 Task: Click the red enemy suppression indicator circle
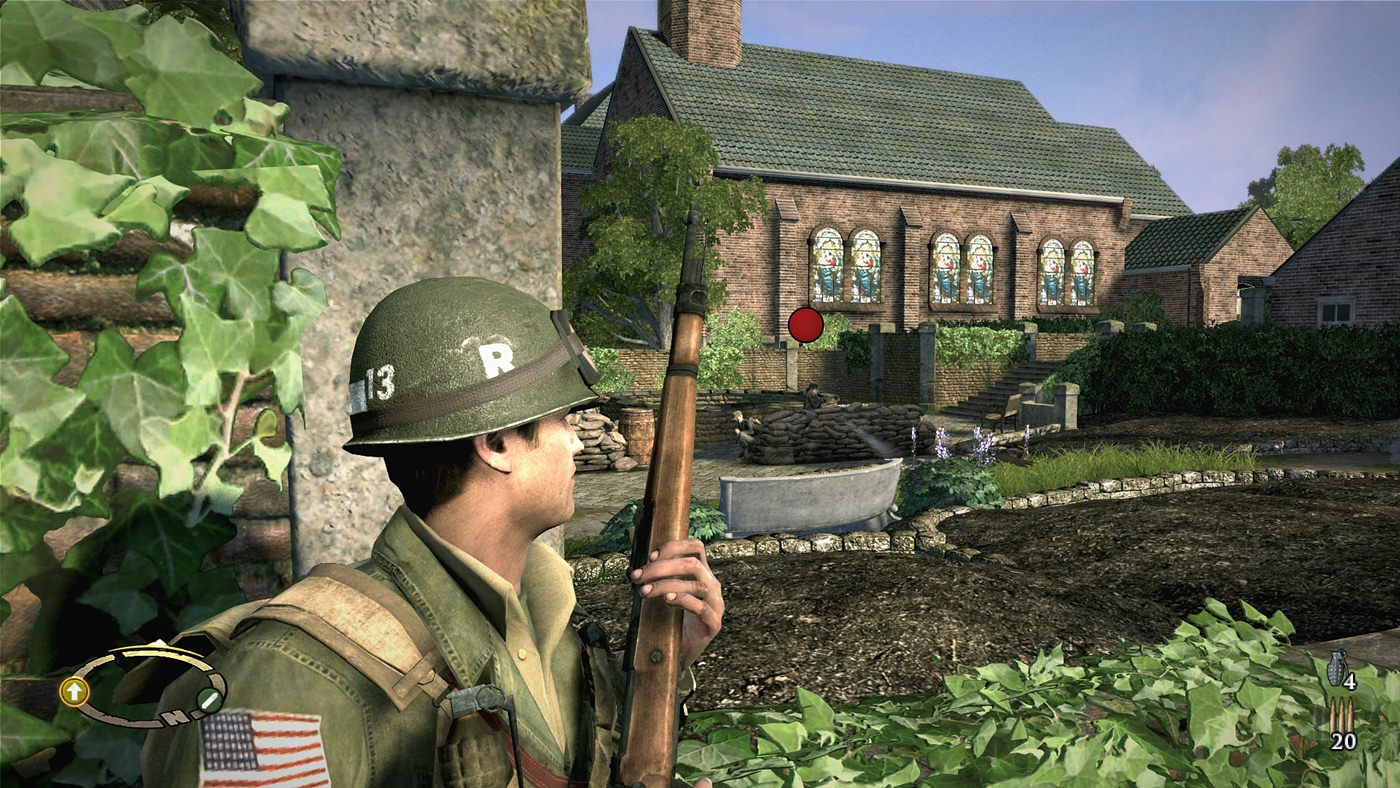[x=805, y=325]
